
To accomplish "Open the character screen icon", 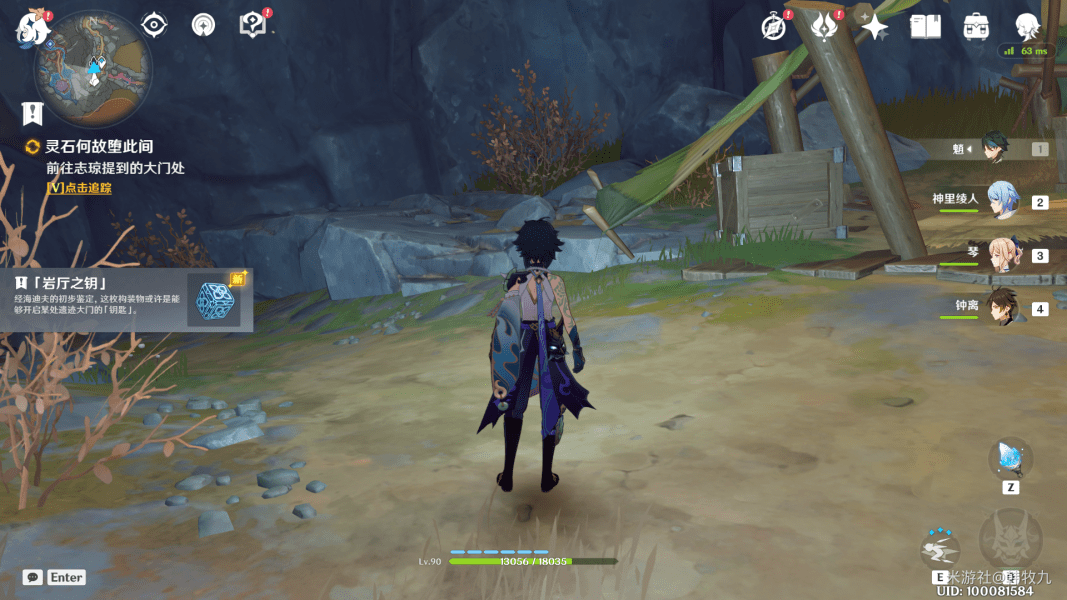I will (x=1027, y=27).
